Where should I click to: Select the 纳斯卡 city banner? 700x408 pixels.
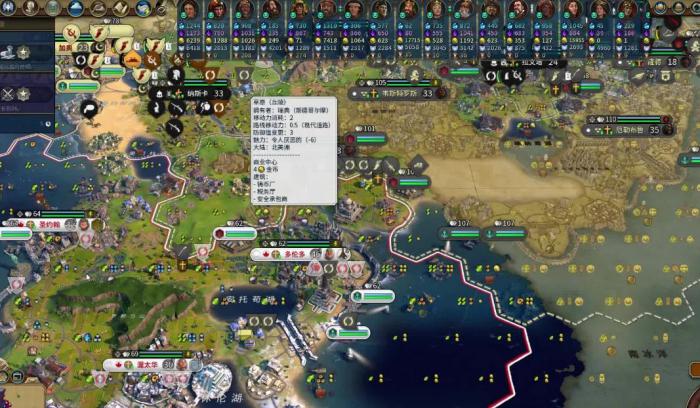point(200,93)
